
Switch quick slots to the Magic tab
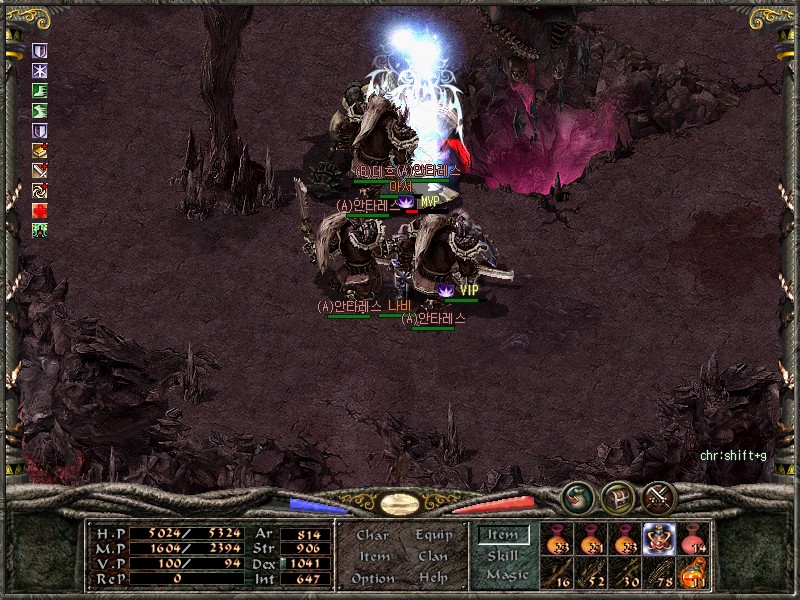tap(506, 576)
